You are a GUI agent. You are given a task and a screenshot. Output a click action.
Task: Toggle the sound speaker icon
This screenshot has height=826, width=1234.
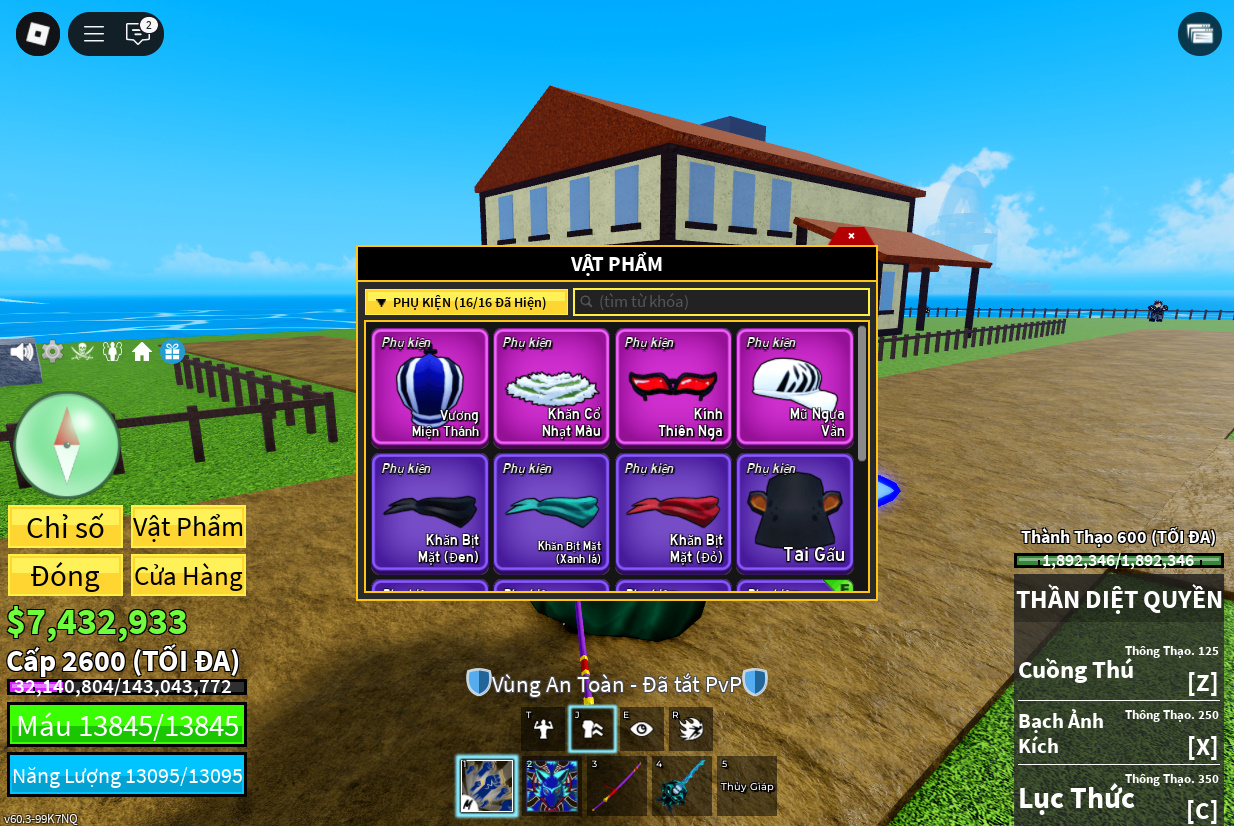[21, 352]
